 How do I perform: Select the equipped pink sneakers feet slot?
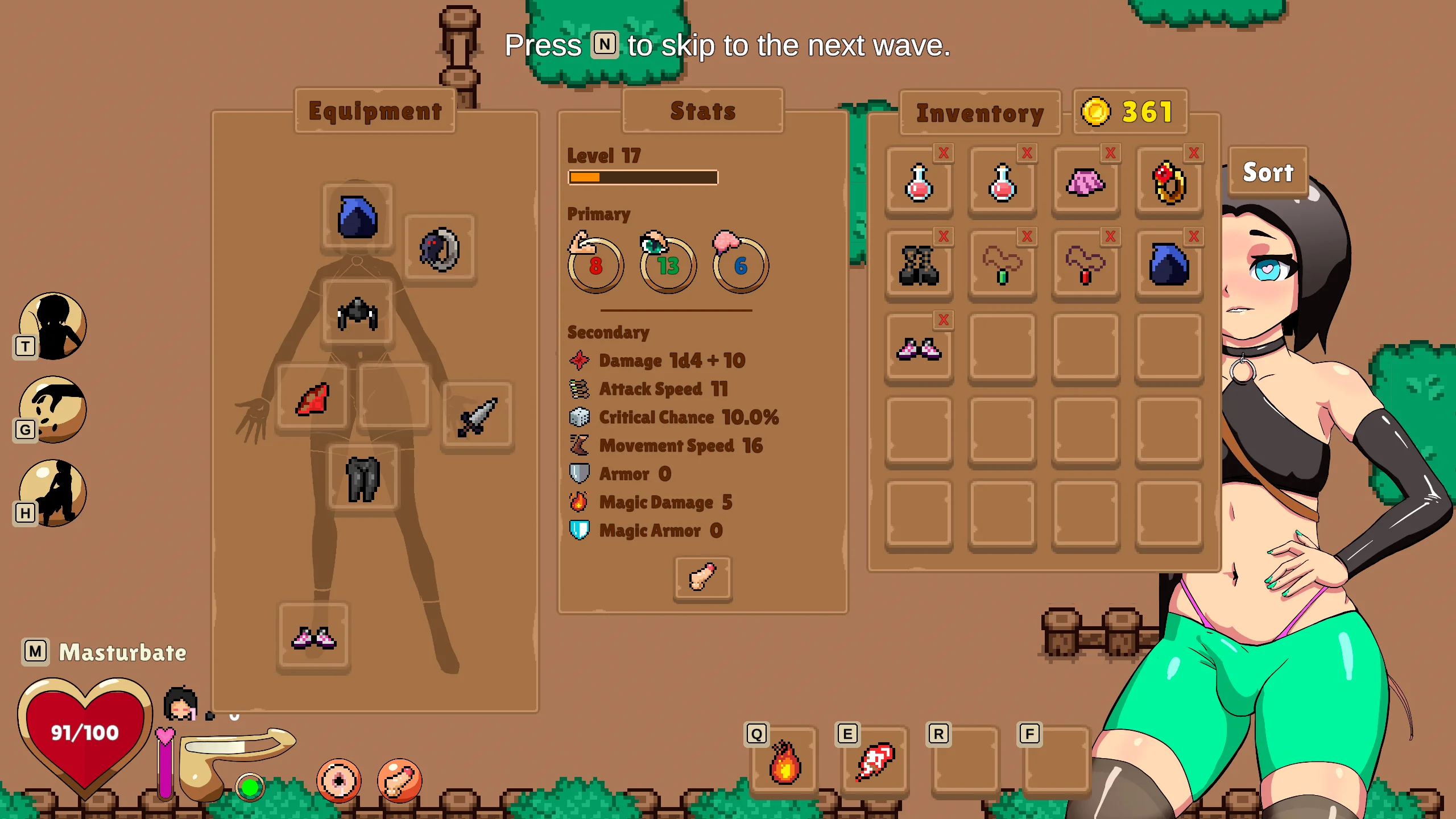point(313,638)
